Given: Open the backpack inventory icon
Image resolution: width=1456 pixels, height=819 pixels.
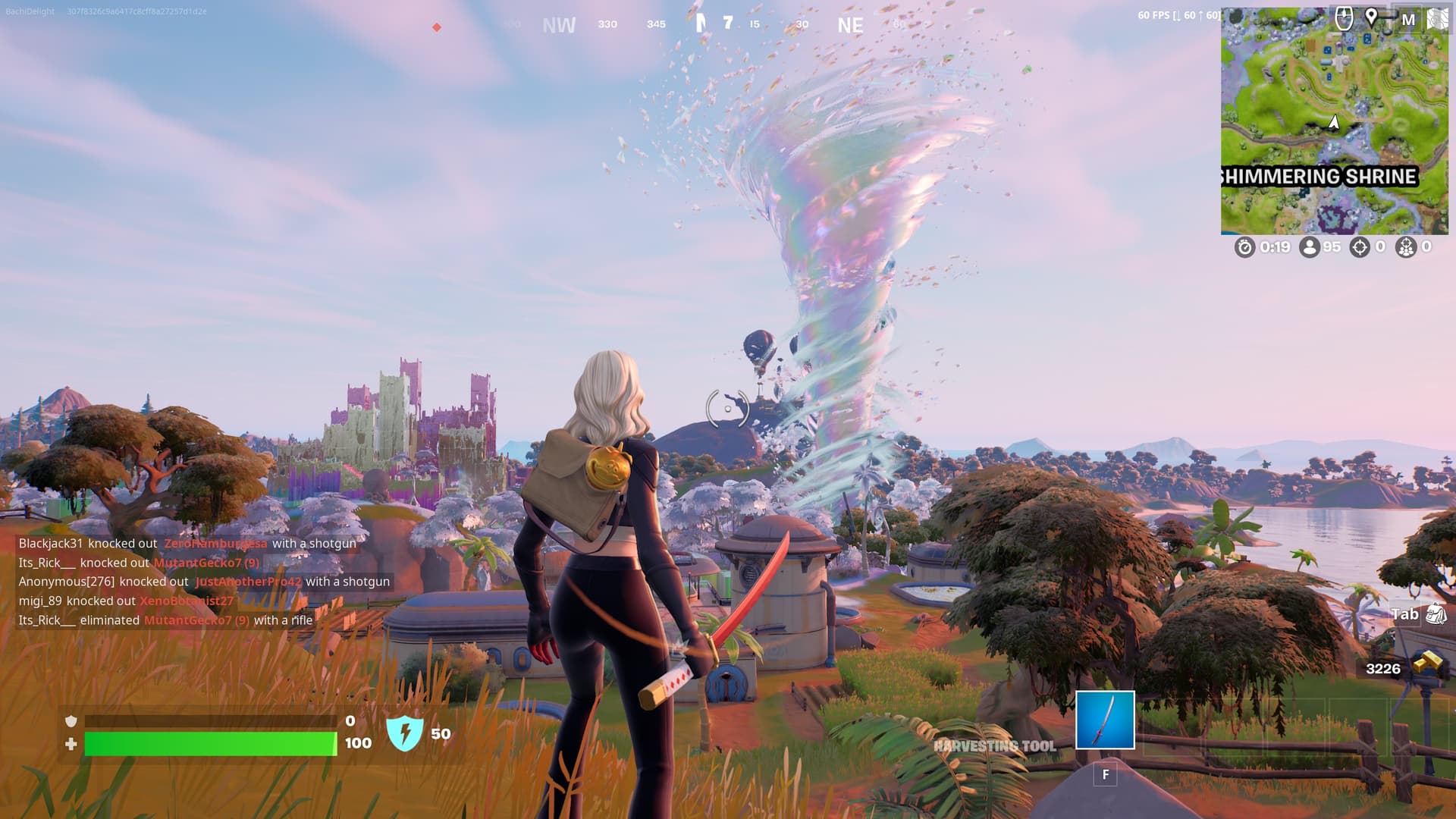Looking at the screenshot, I should pyautogui.click(x=1436, y=614).
